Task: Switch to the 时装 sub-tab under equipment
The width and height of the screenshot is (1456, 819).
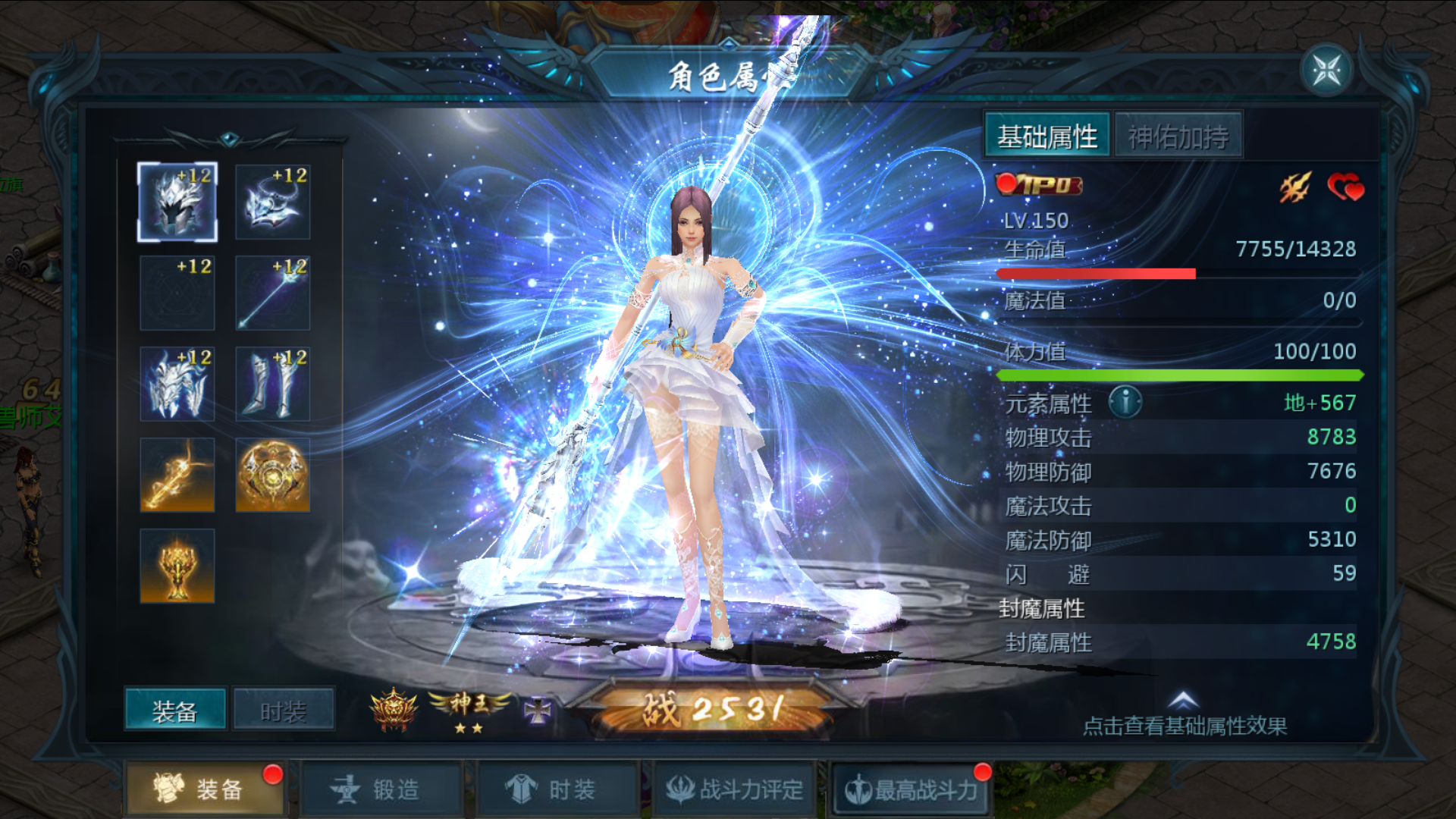Action: click(283, 710)
